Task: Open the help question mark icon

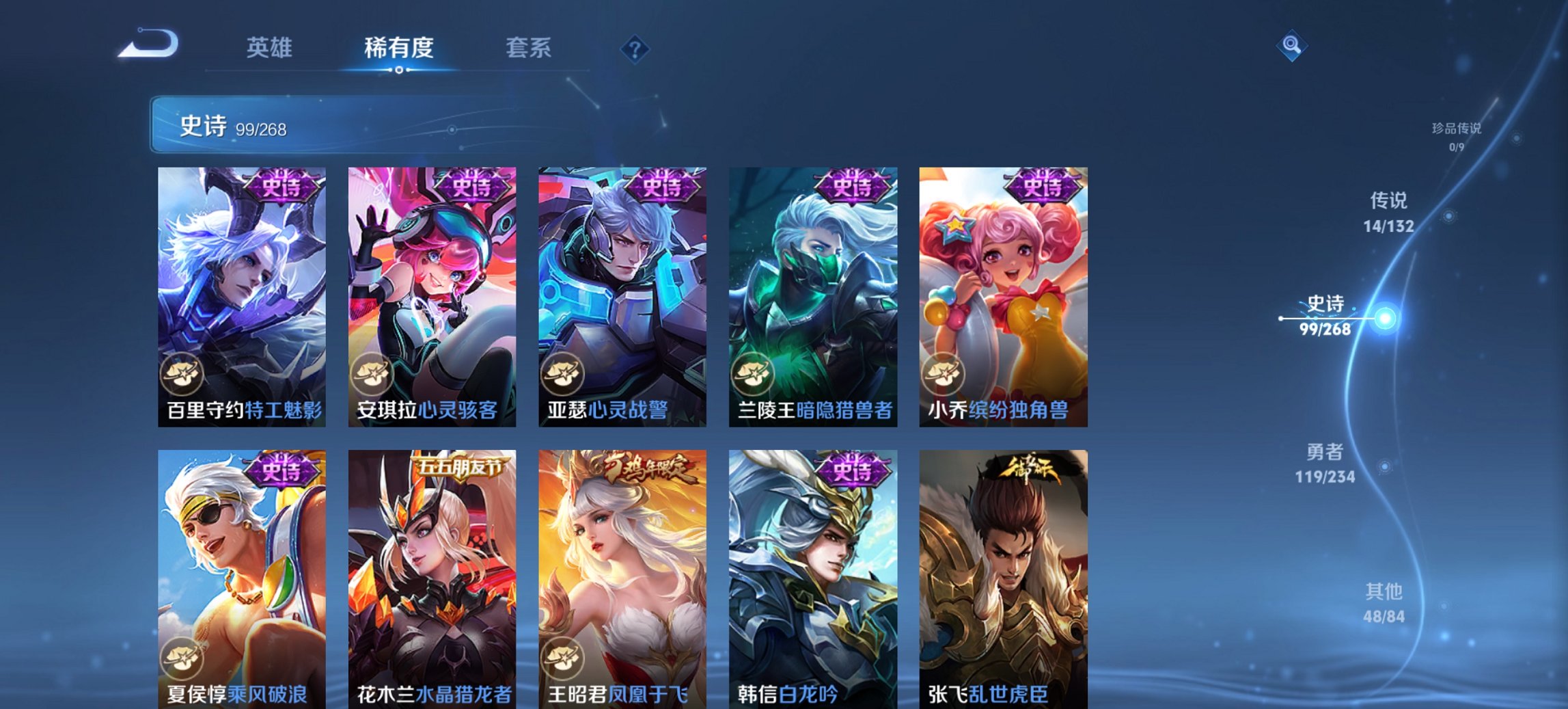Action: click(x=635, y=49)
